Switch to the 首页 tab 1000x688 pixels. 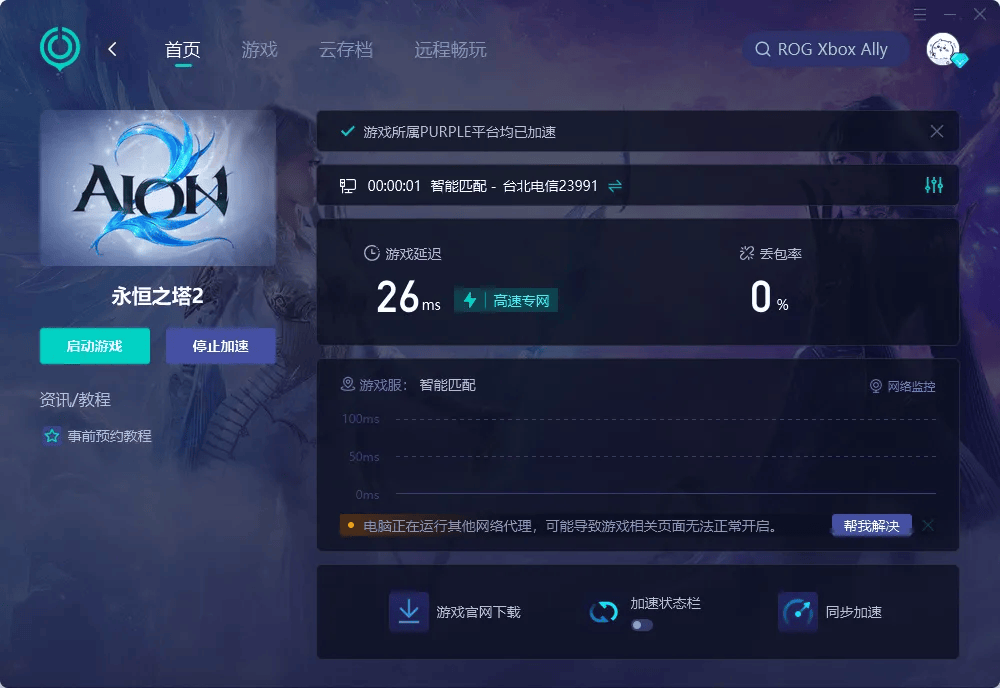point(183,50)
